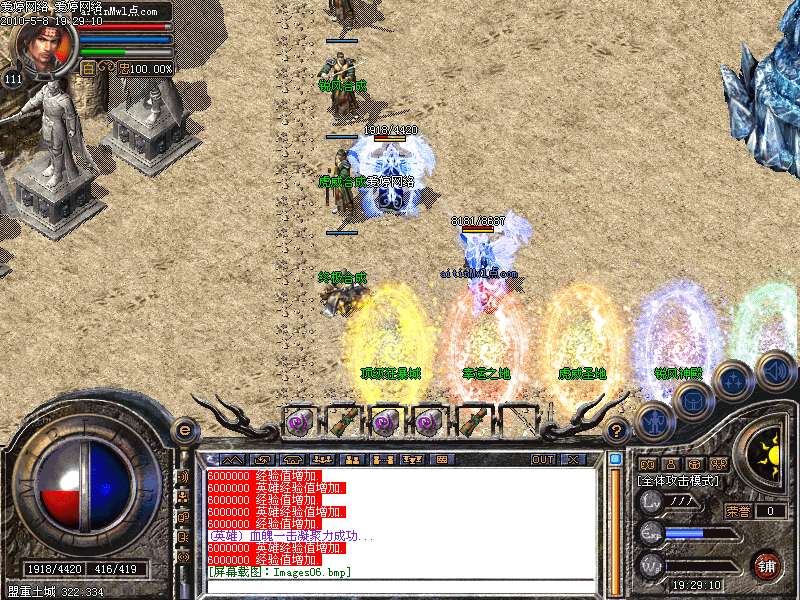Open the keyboard icon button above chat
800x600 pixels.
[x=441, y=460]
